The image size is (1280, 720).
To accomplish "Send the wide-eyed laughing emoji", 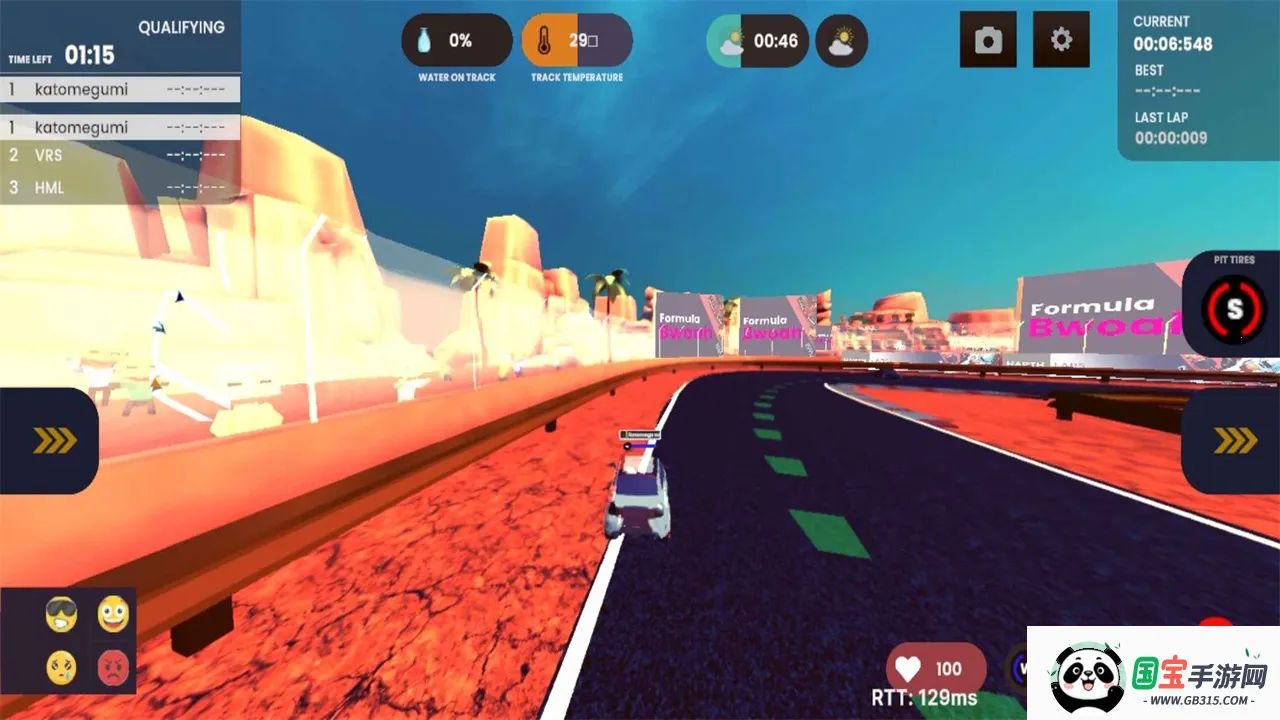I will click(113, 614).
